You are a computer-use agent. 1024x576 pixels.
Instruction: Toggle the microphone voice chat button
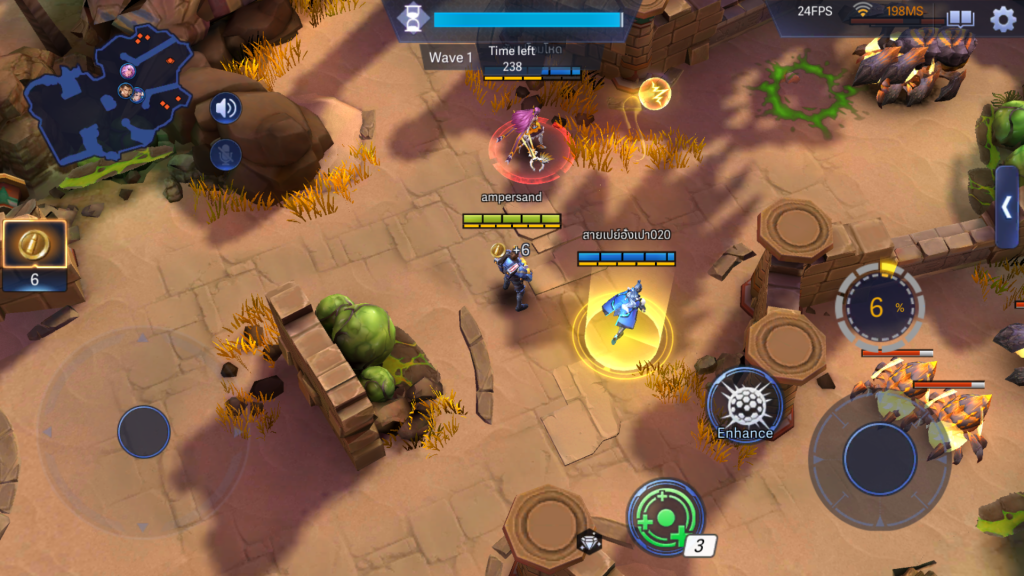pyautogui.click(x=225, y=154)
